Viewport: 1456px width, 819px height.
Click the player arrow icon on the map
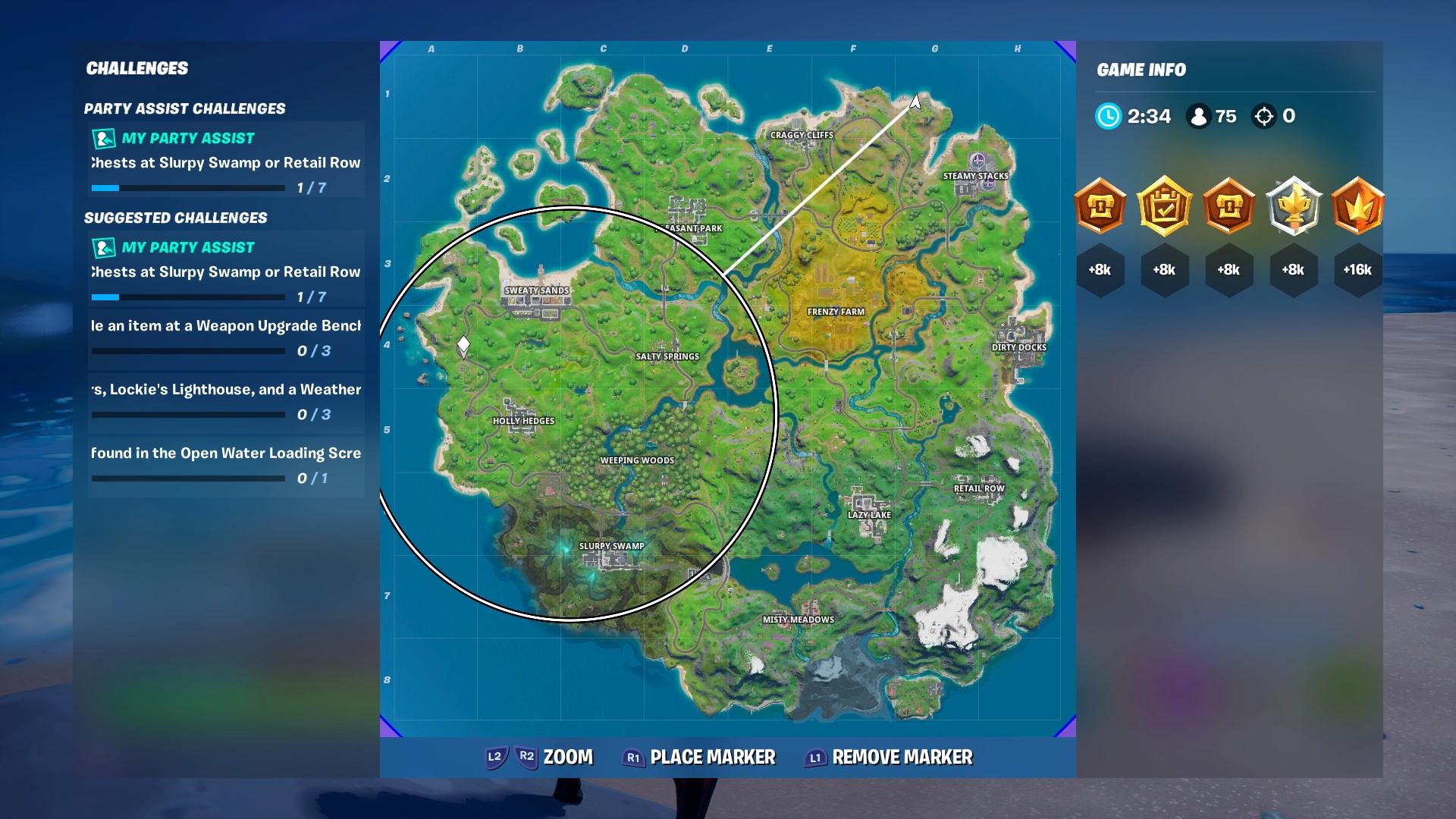coord(915,102)
